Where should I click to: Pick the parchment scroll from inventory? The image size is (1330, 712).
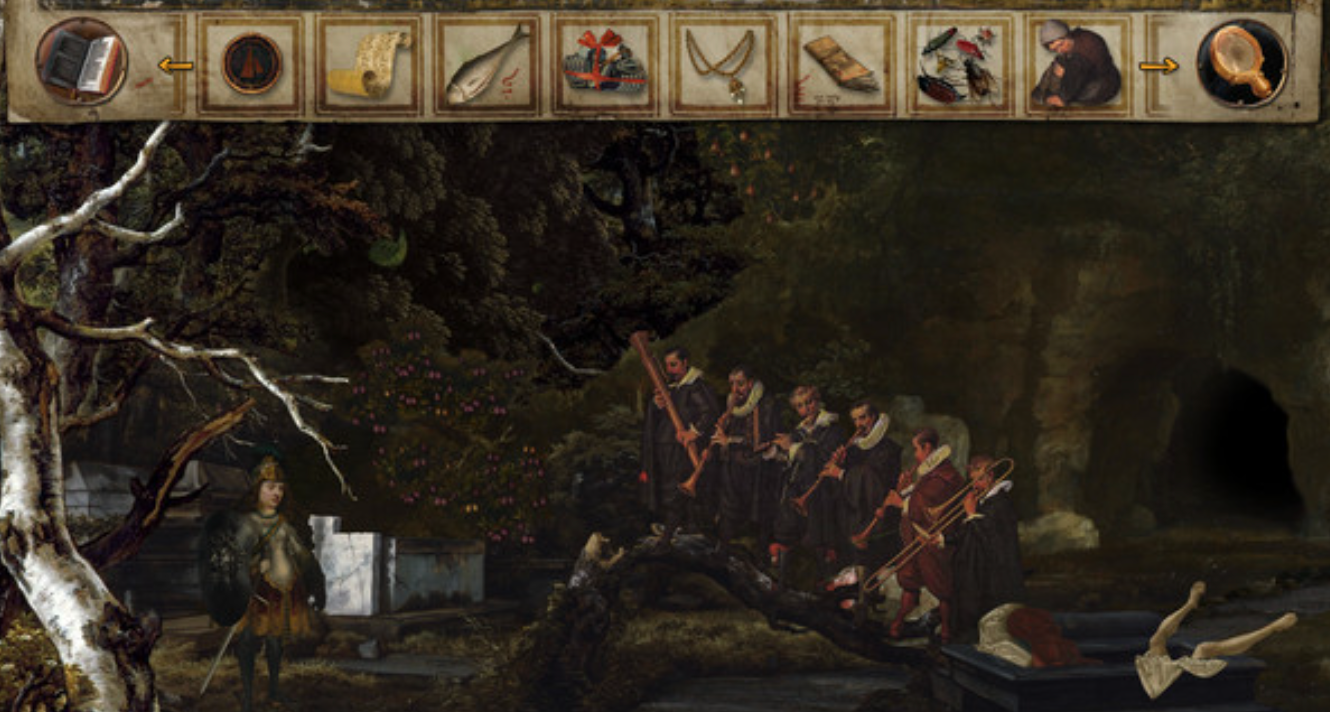pyautogui.click(x=369, y=64)
